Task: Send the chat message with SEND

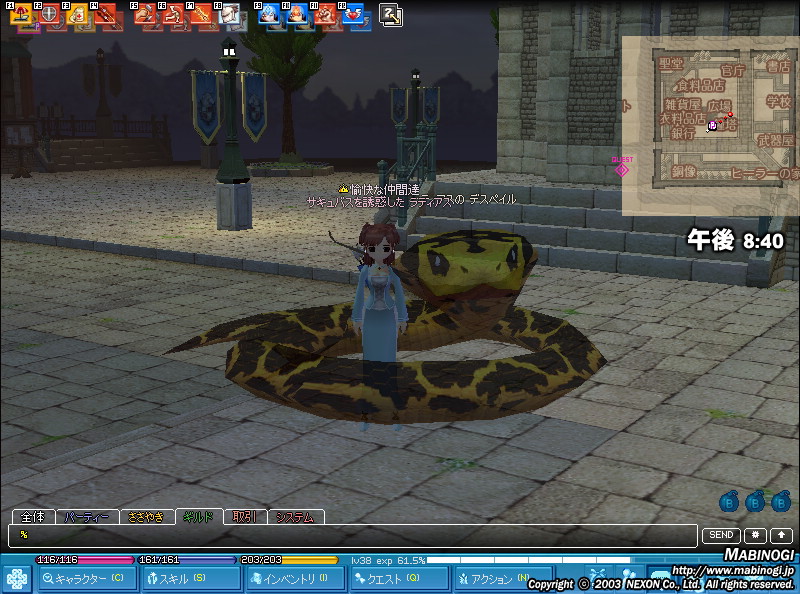Action: [722, 536]
